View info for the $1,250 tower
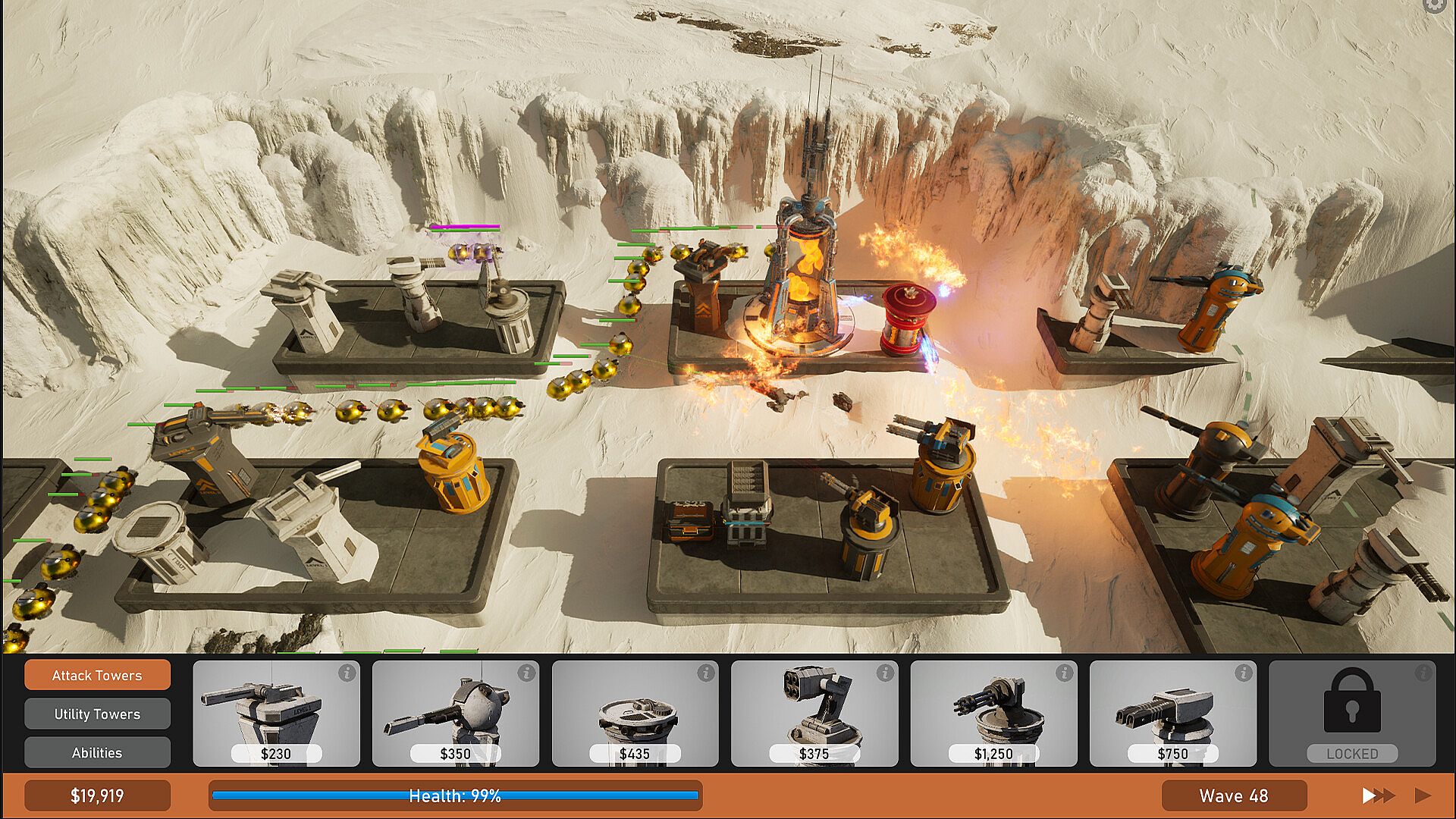The image size is (1456, 819). click(1064, 673)
